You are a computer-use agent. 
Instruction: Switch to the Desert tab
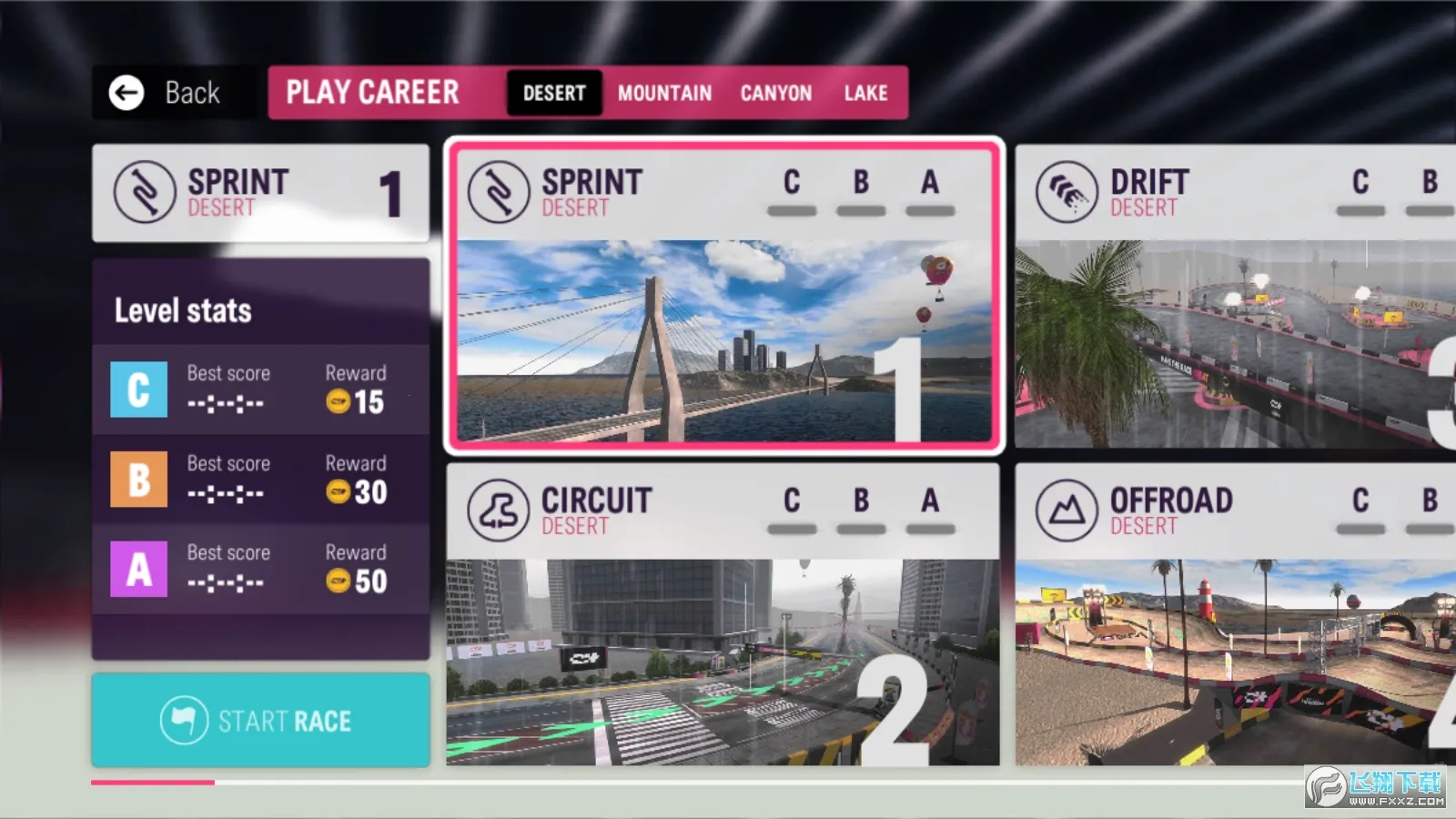pos(554,93)
